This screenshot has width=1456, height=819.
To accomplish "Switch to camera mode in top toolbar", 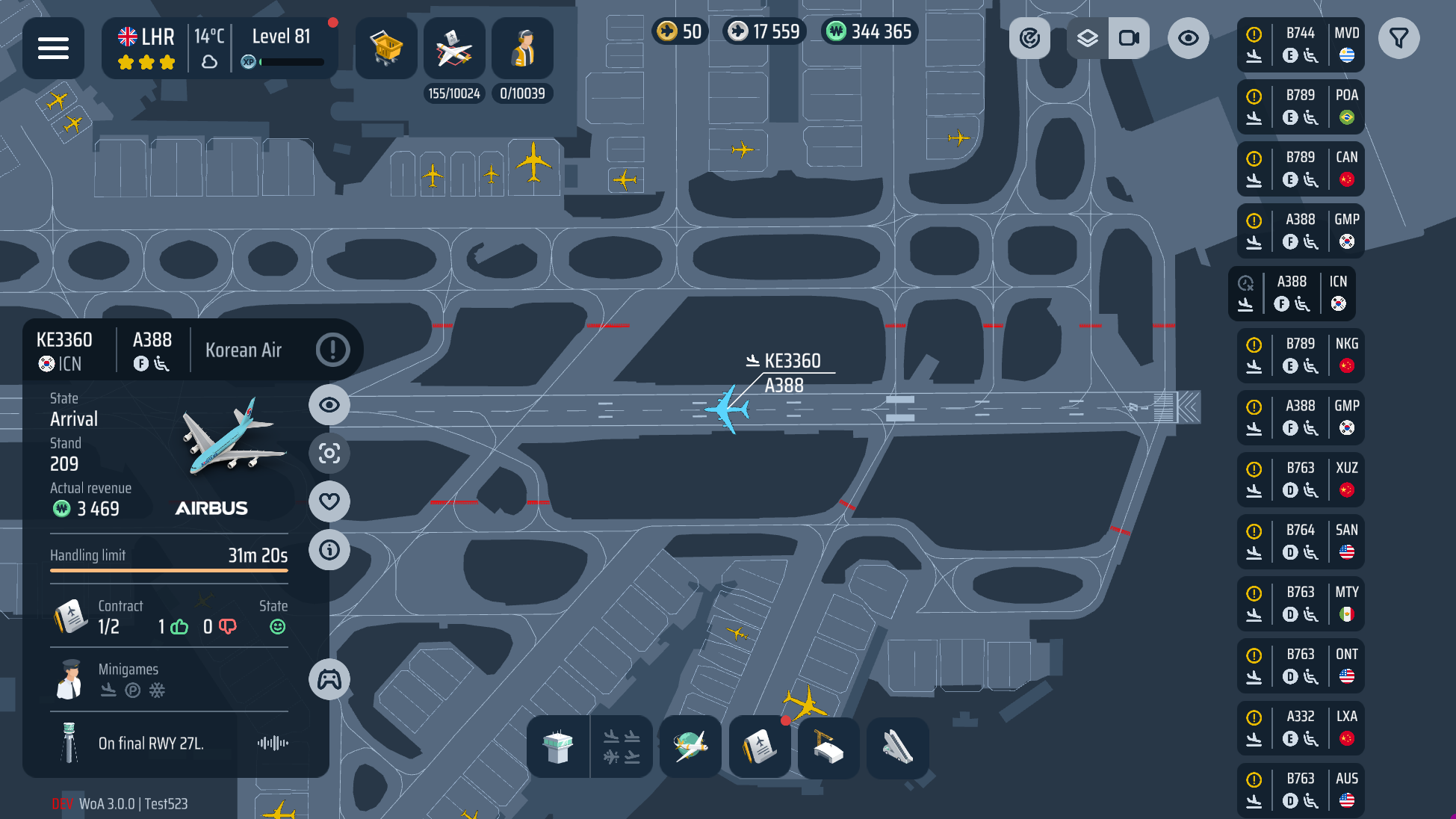I will click(x=1129, y=37).
